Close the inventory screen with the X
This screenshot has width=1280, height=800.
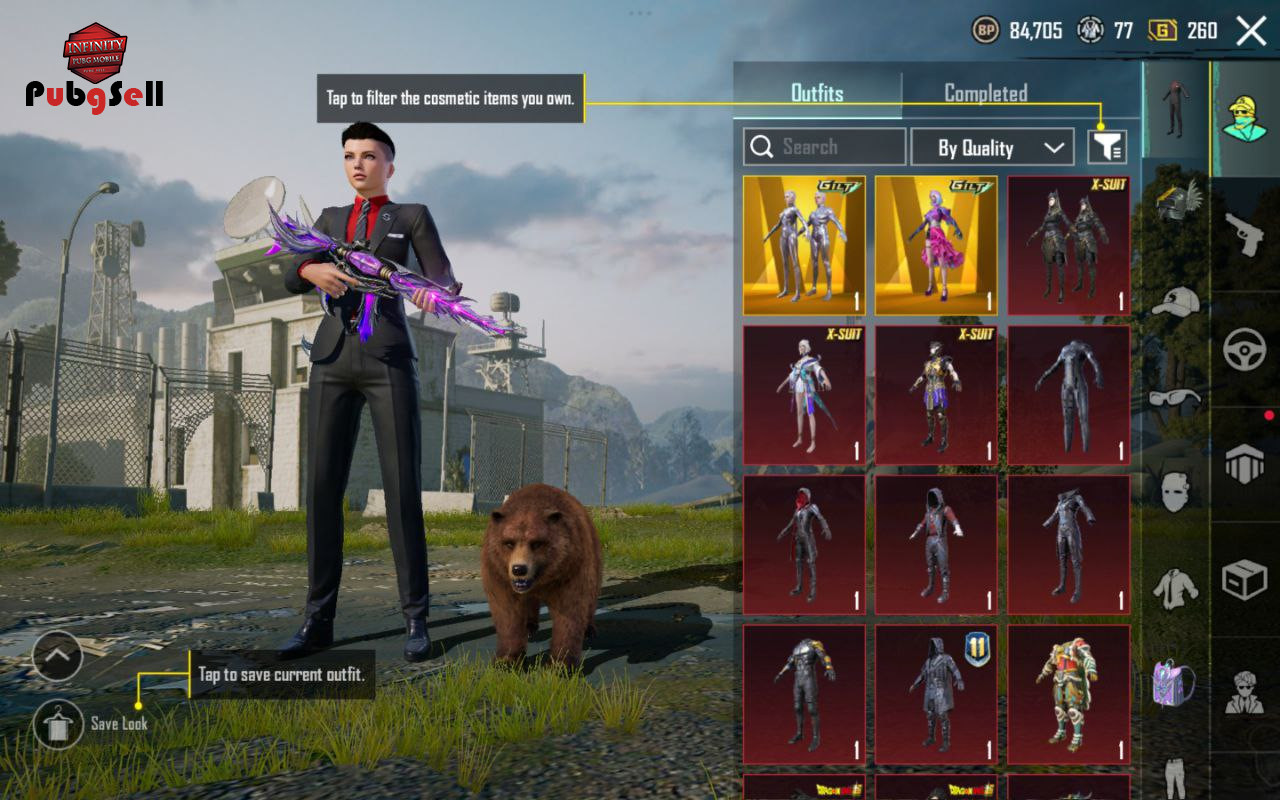coord(1251,31)
